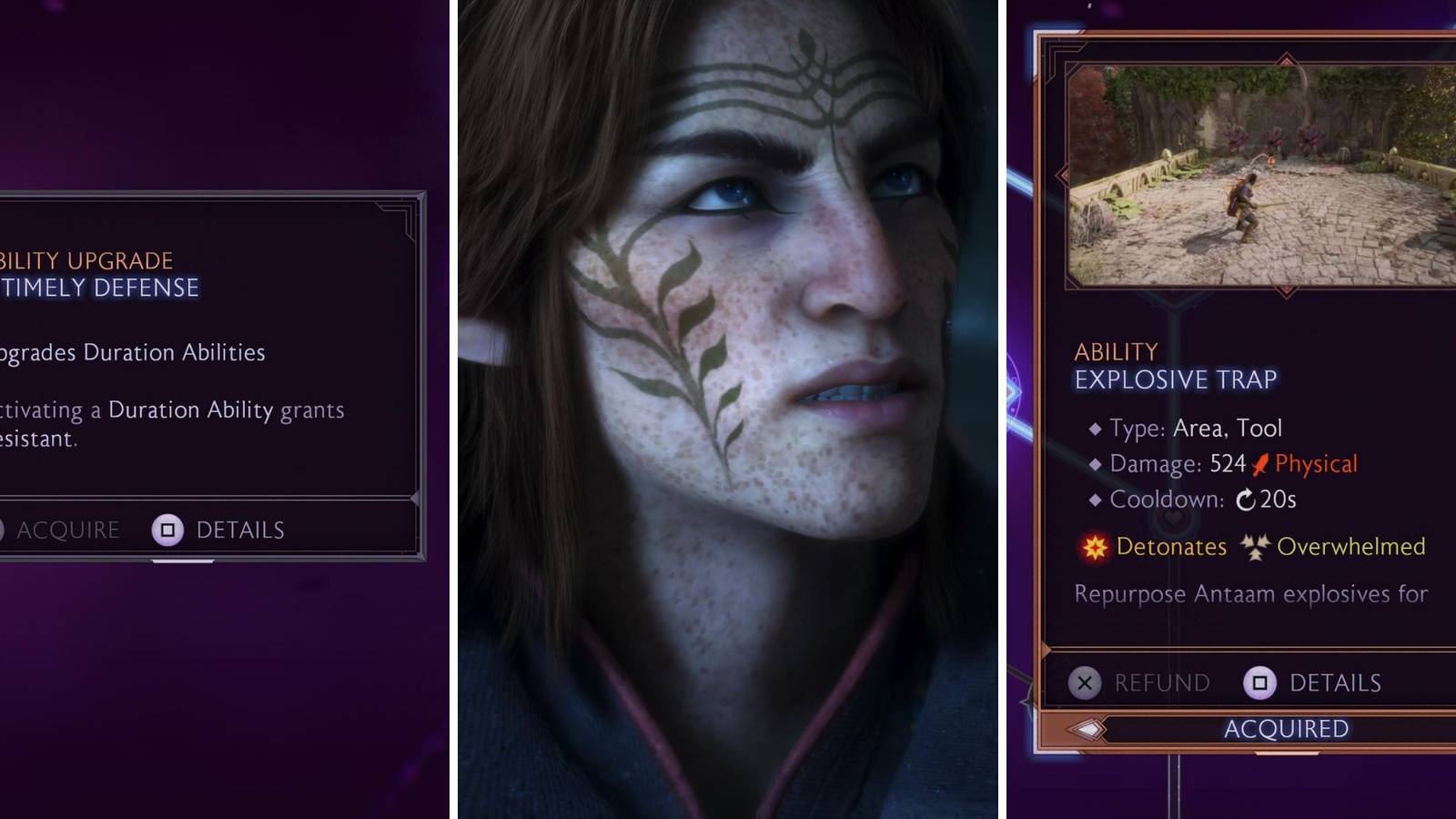The height and width of the screenshot is (819, 1456).
Task: Click the Ability Upgrade header label
Action: tap(86, 260)
